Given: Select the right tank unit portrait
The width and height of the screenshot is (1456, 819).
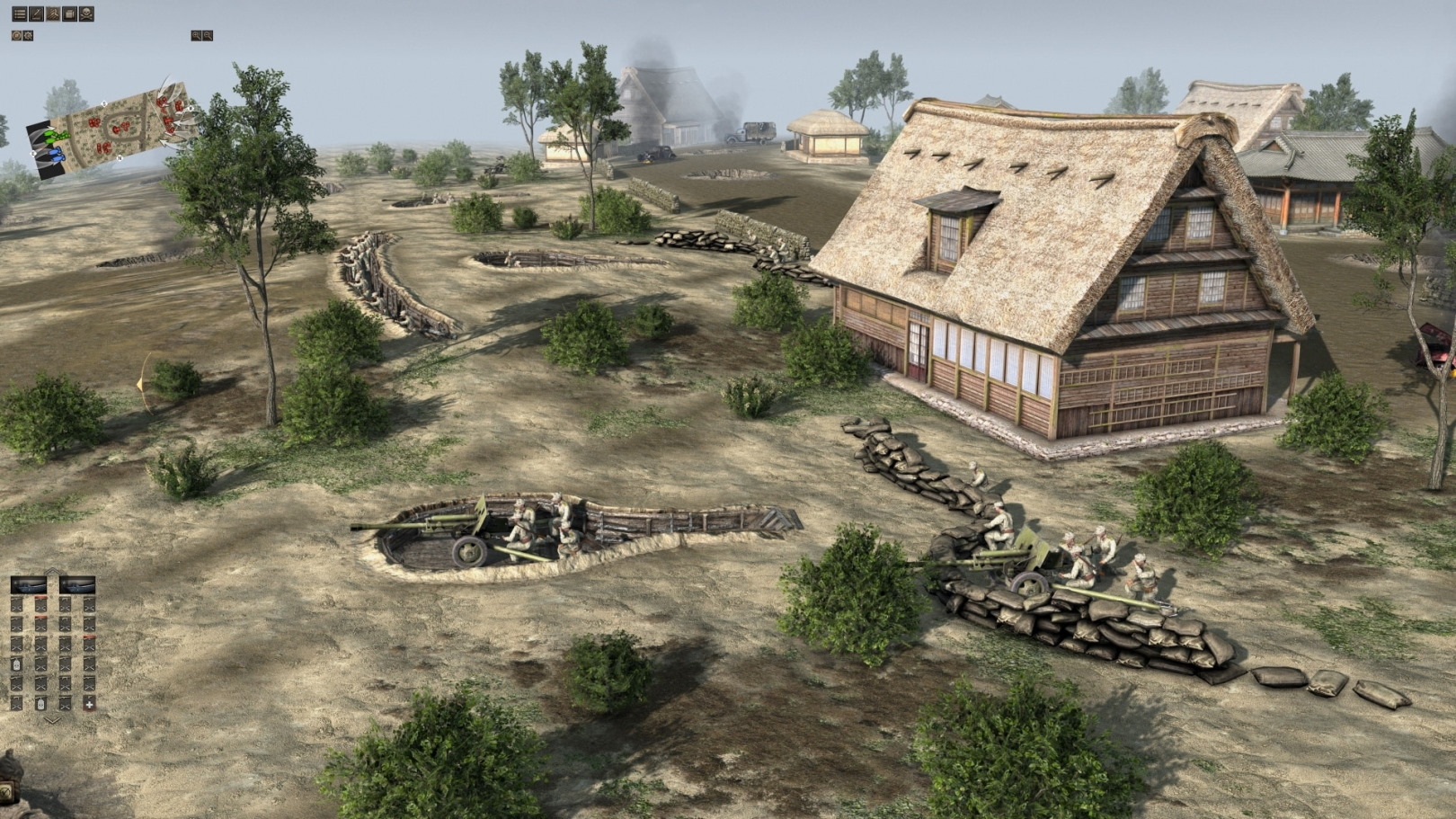Looking at the screenshot, I should 77,585.
